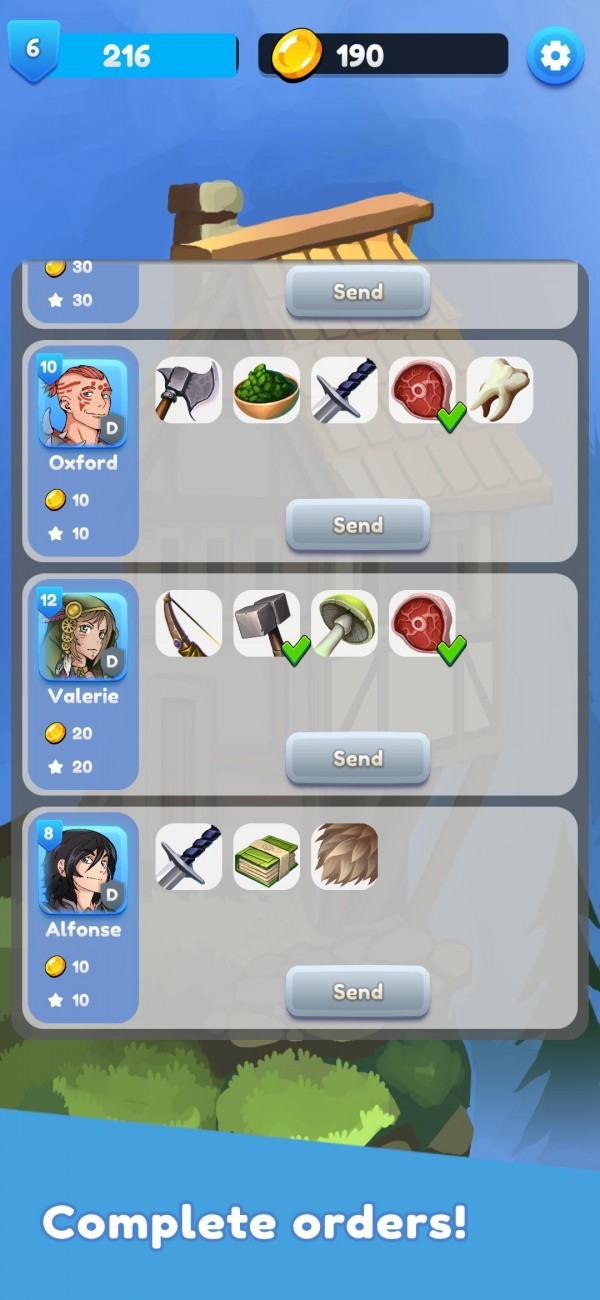Send Valerie's order
Viewport: 600px width, 1300px height.
click(x=357, y=758)
